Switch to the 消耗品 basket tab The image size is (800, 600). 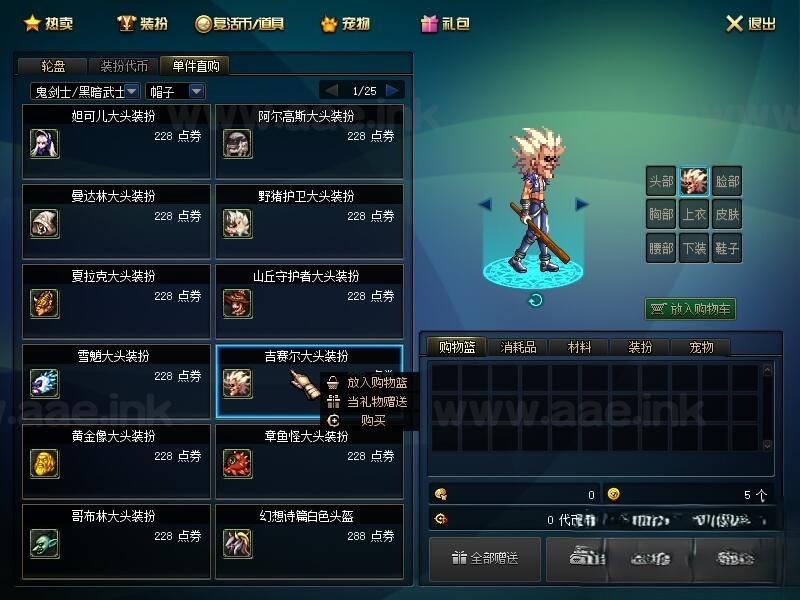click(518, 347)
